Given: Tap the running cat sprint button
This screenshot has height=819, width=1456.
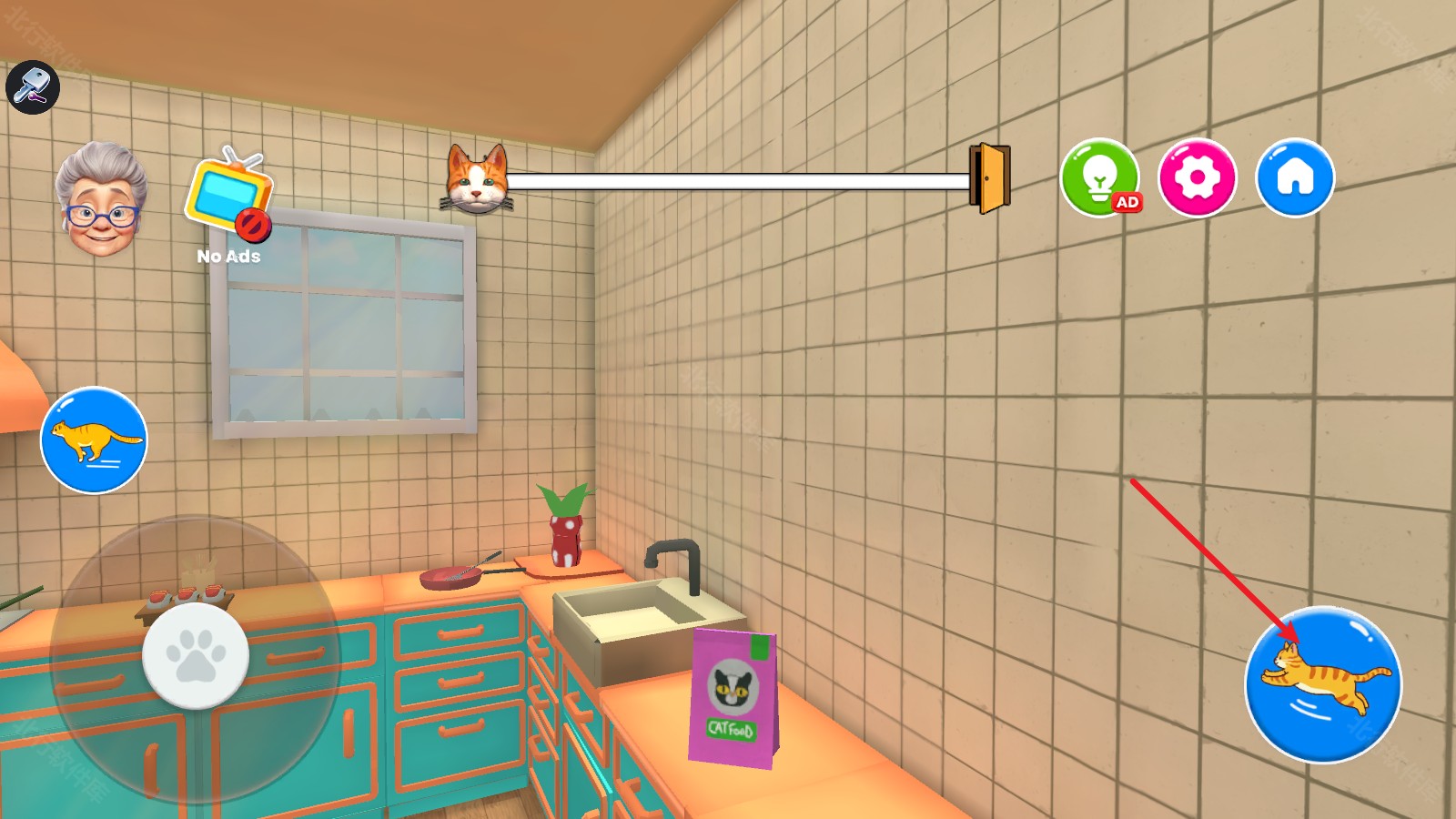Looking at the screenshot, I should [x=94, y=440].
